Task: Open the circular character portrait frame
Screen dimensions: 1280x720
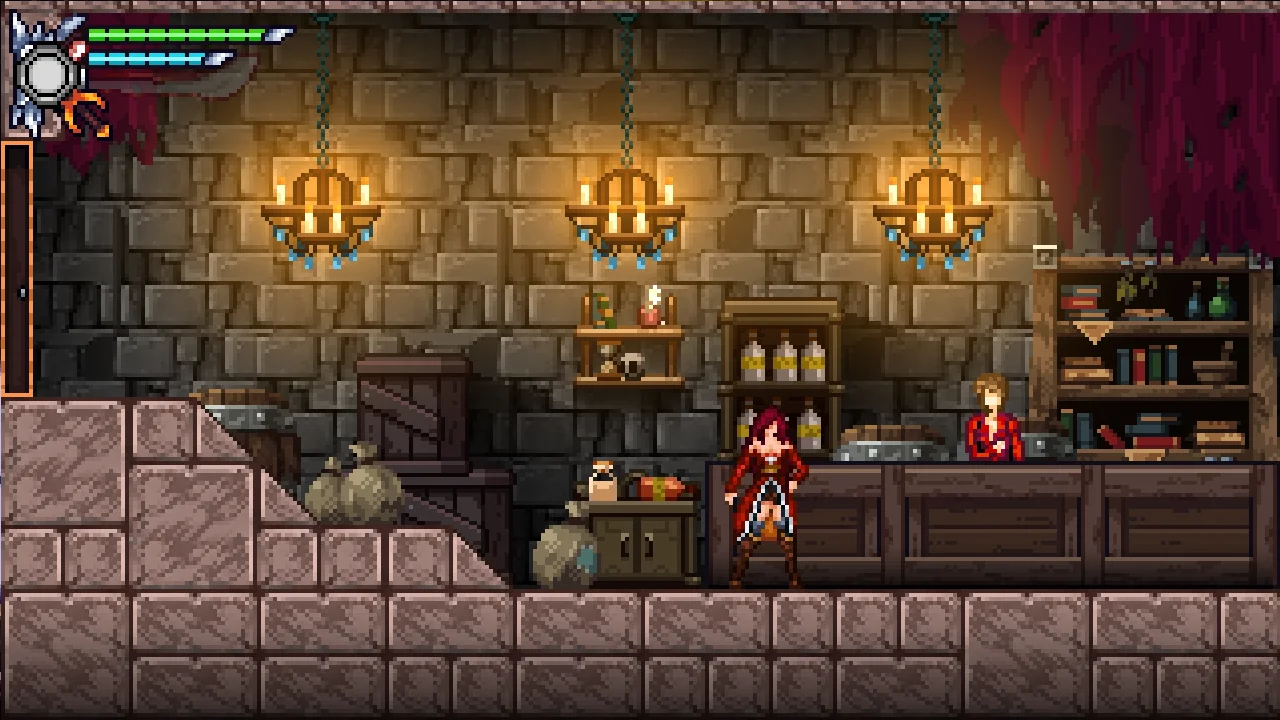Action: point(47,73)
